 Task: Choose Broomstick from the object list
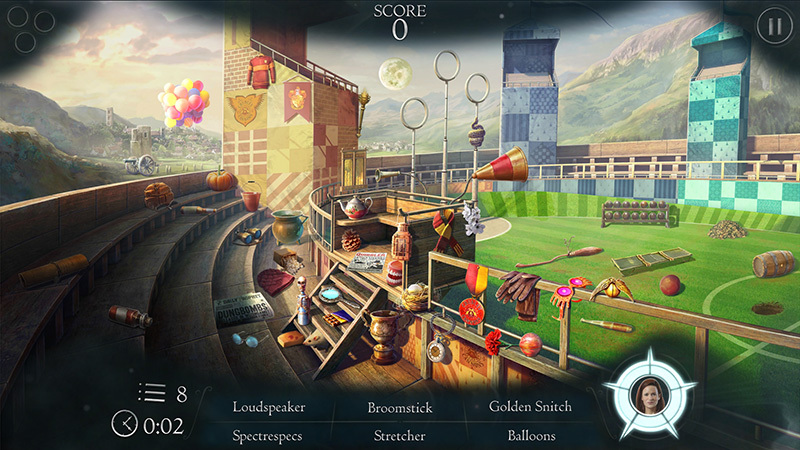[399, 407]
